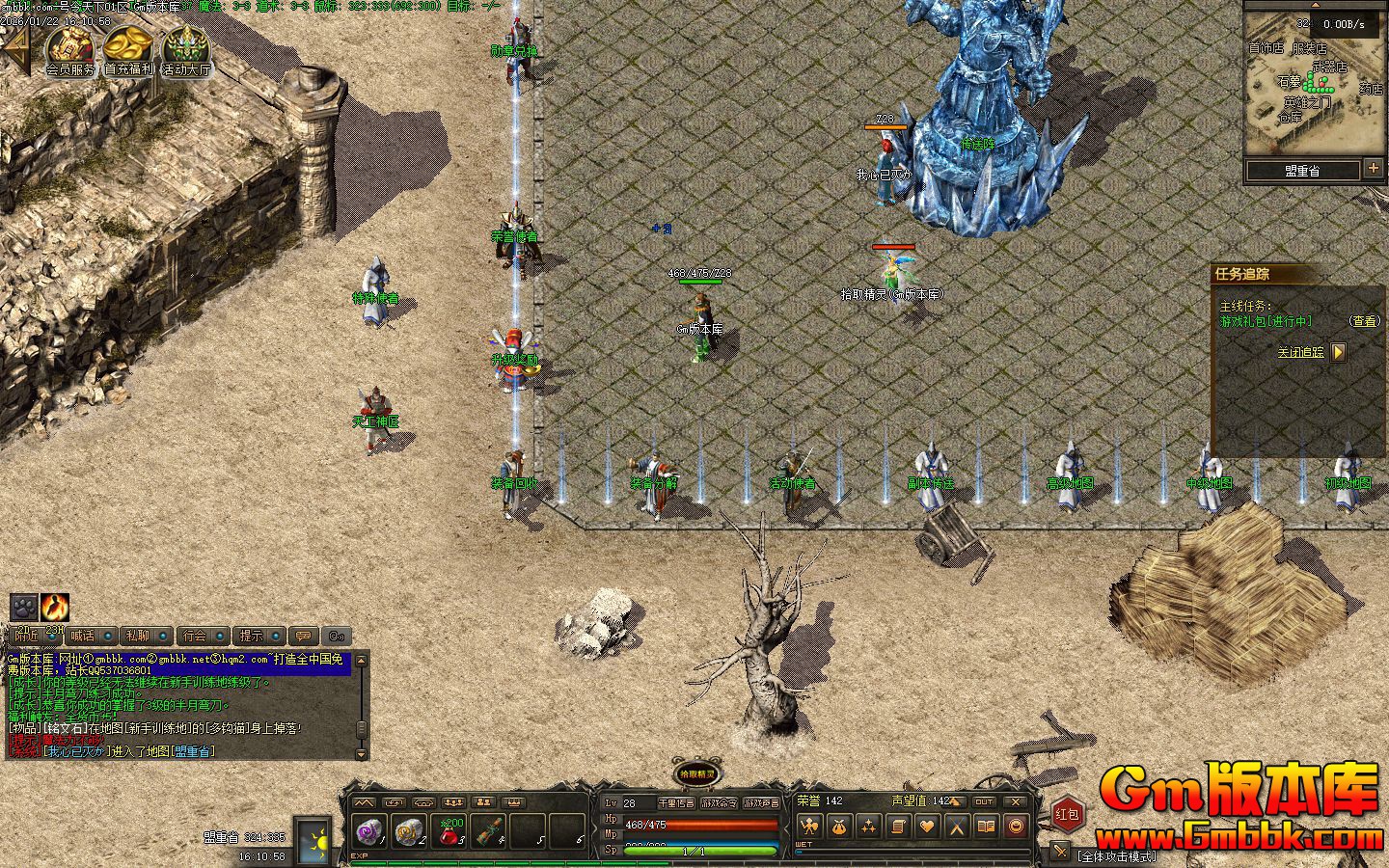The image size is (1389, 868).
Task: Open the 首充福利 first-recharge bonus icon
Action: pos(128,48)
